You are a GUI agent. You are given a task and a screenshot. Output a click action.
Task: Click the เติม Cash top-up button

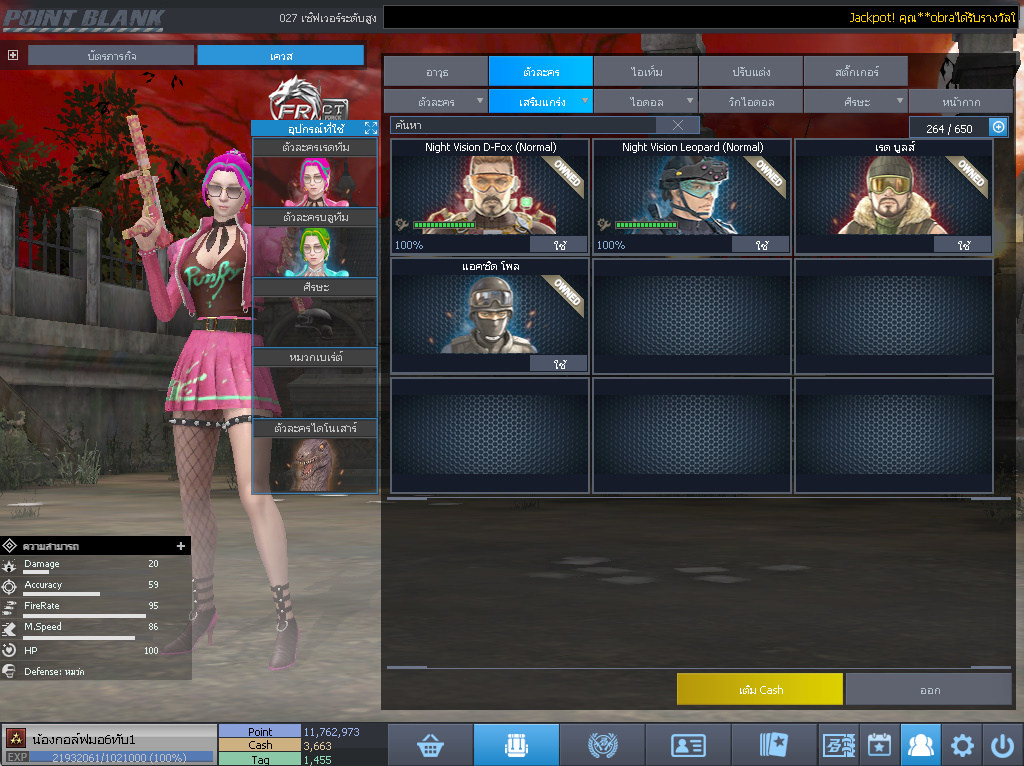759,689
